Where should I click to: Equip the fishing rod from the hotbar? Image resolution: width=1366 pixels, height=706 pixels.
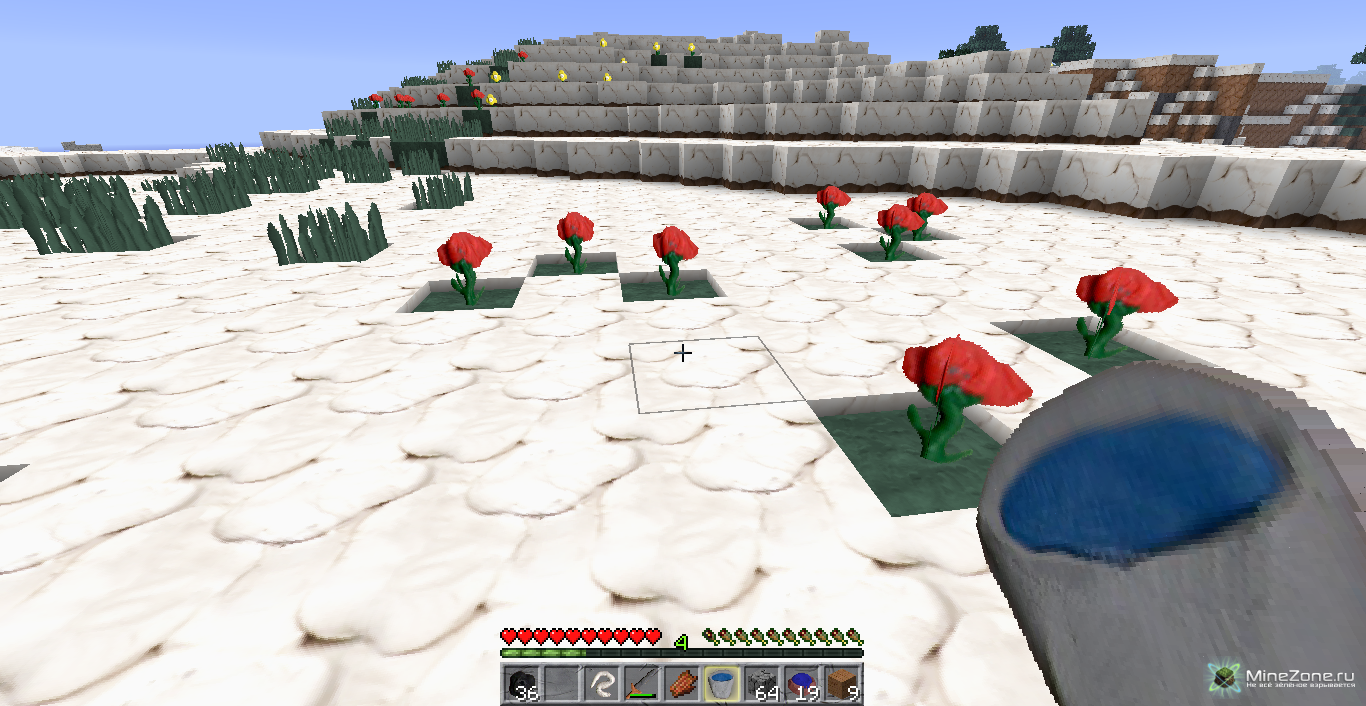click(x=640, y=685)
